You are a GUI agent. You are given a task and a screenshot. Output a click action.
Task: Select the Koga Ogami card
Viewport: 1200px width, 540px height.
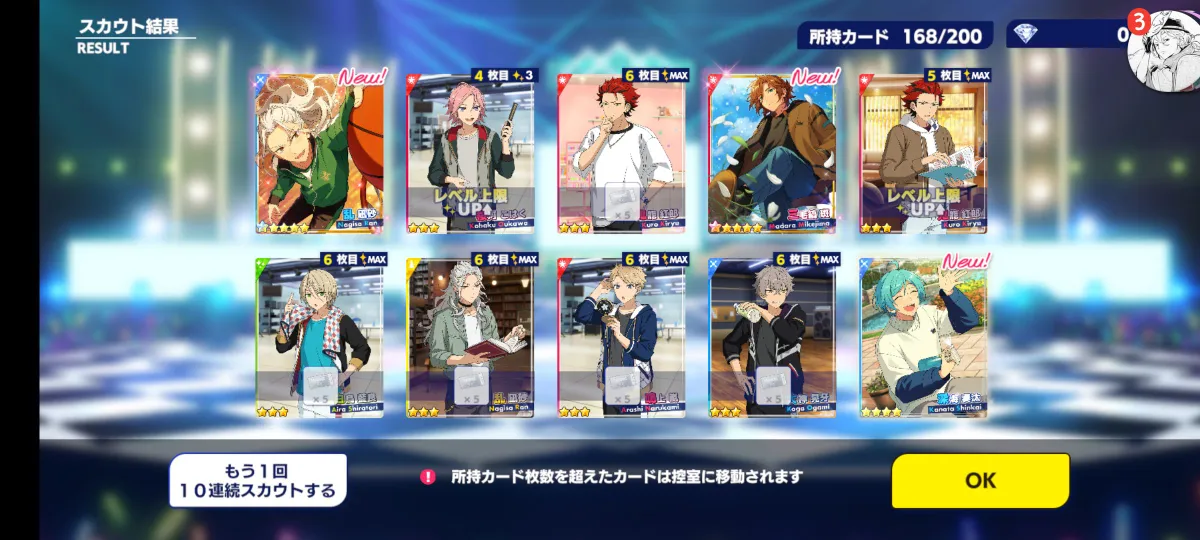[x=772, y=335]
